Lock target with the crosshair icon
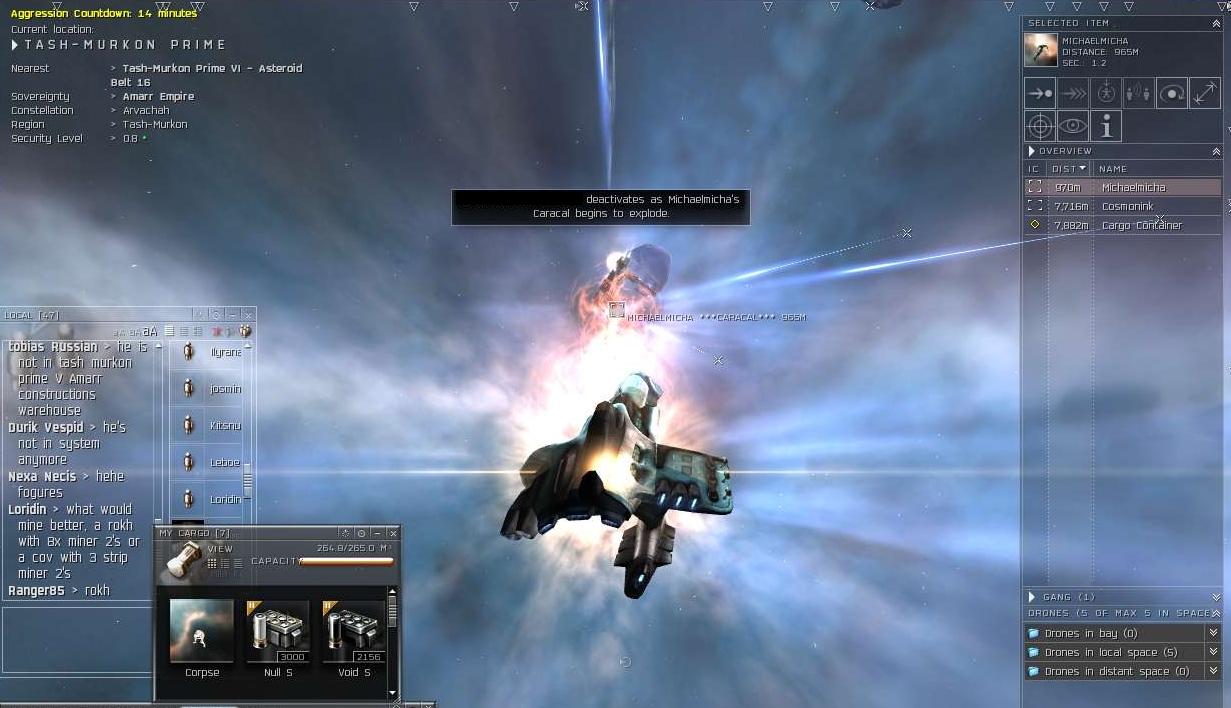This screenshot has width=1231, height=708. pyautogui.click(x=1040, y=126)
